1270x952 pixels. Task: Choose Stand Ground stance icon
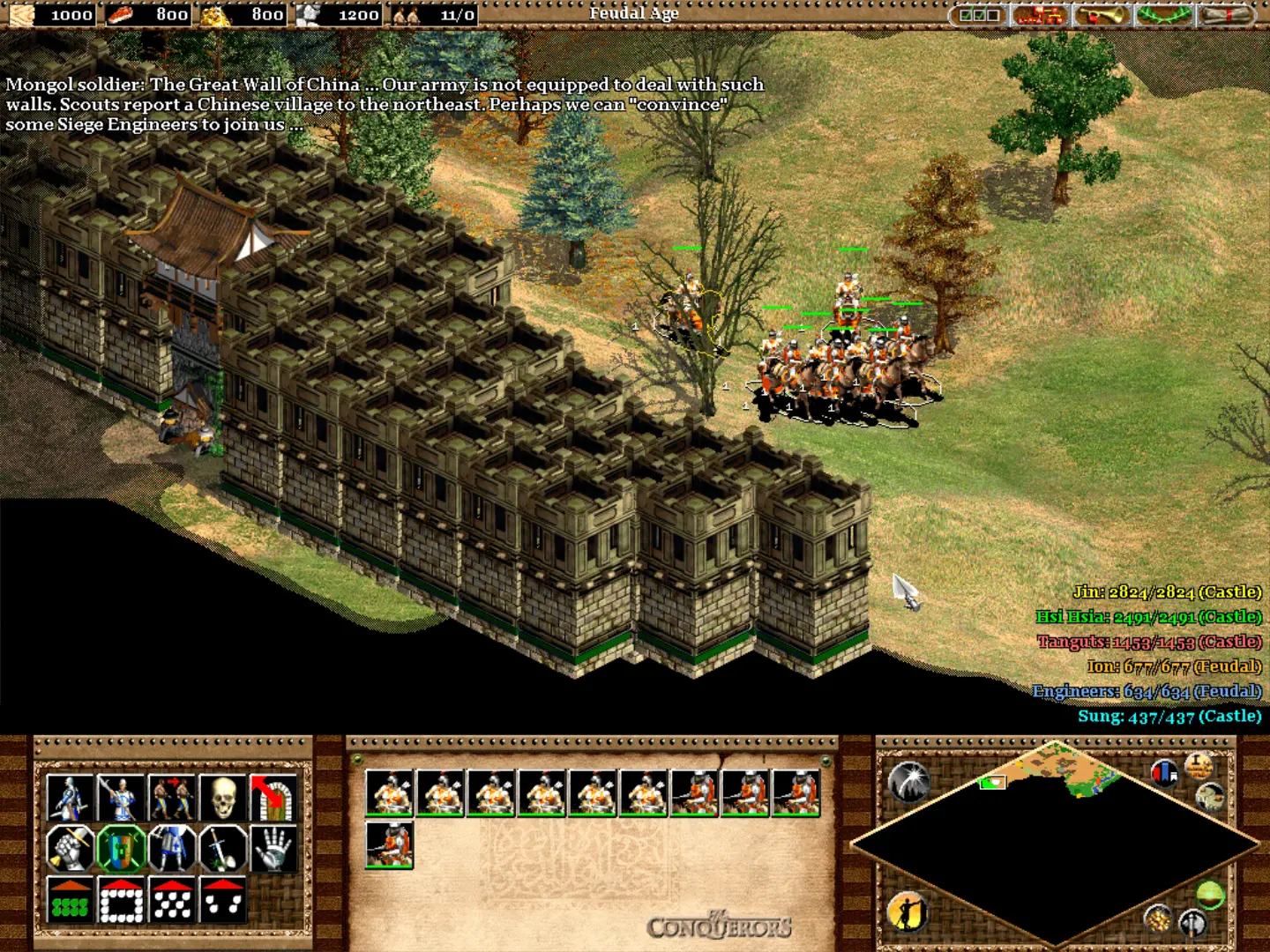click(172, 849)
